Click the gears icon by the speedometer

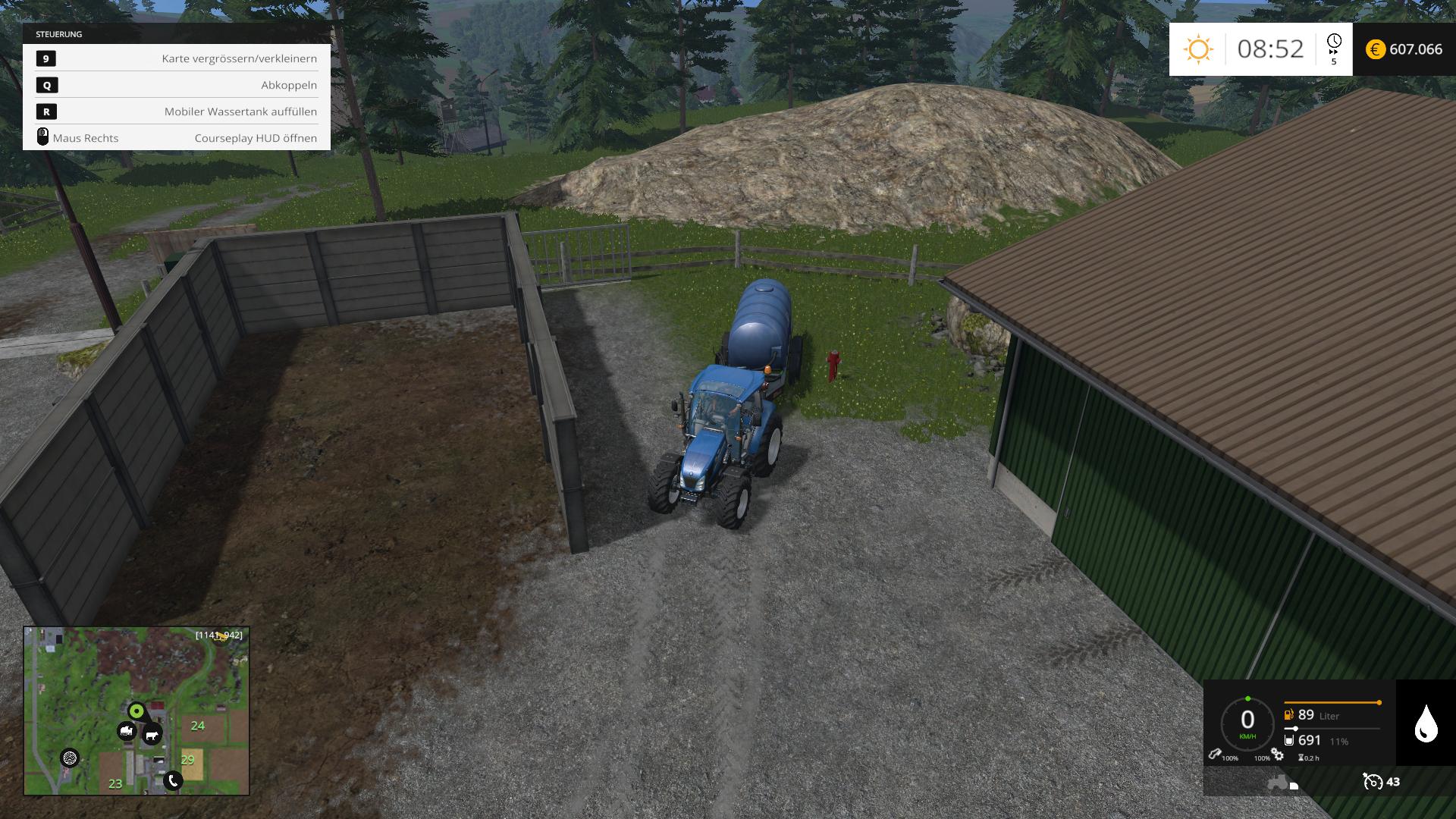1278,755
